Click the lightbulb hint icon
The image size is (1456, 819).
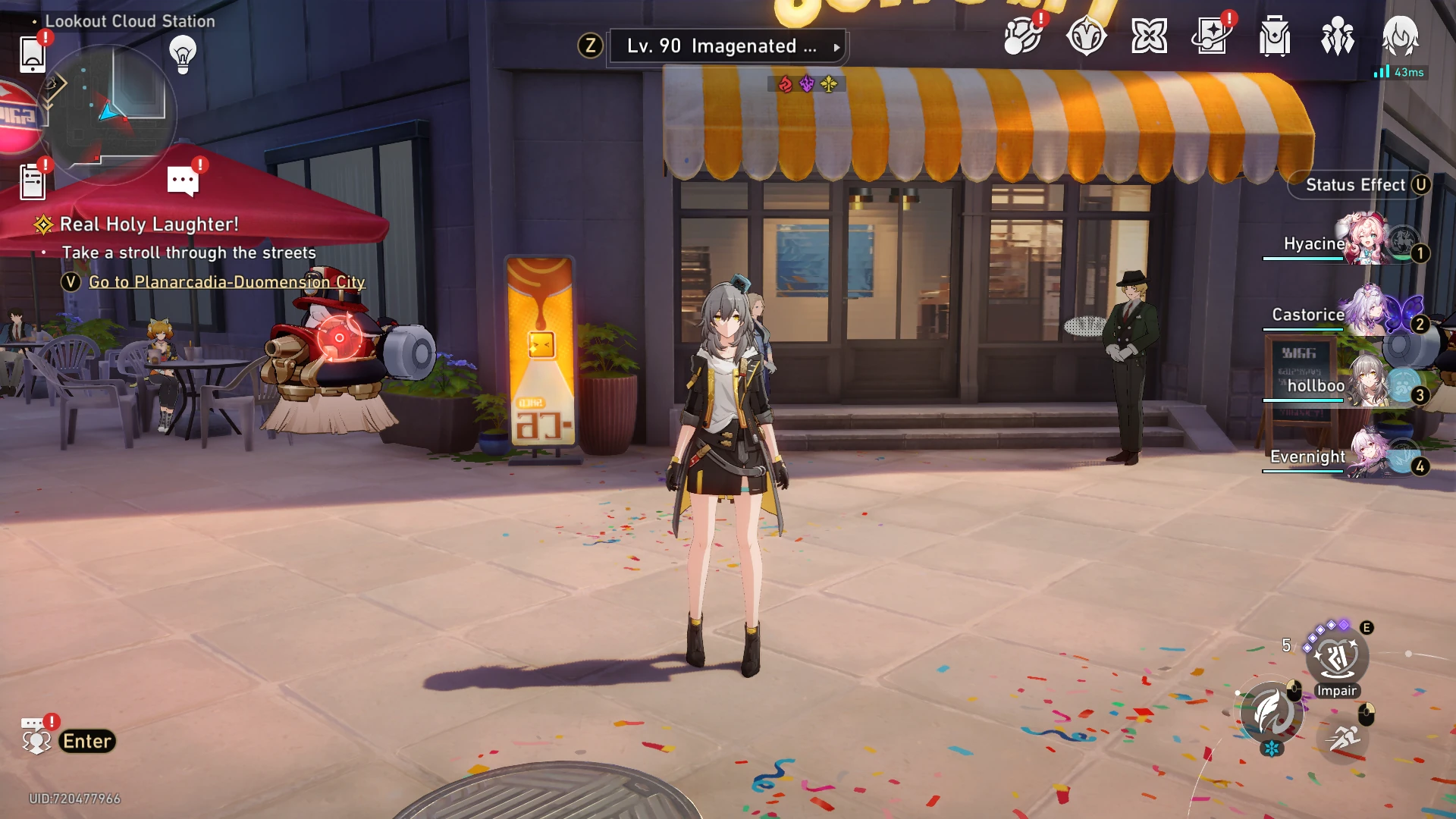tap(183, 54)
